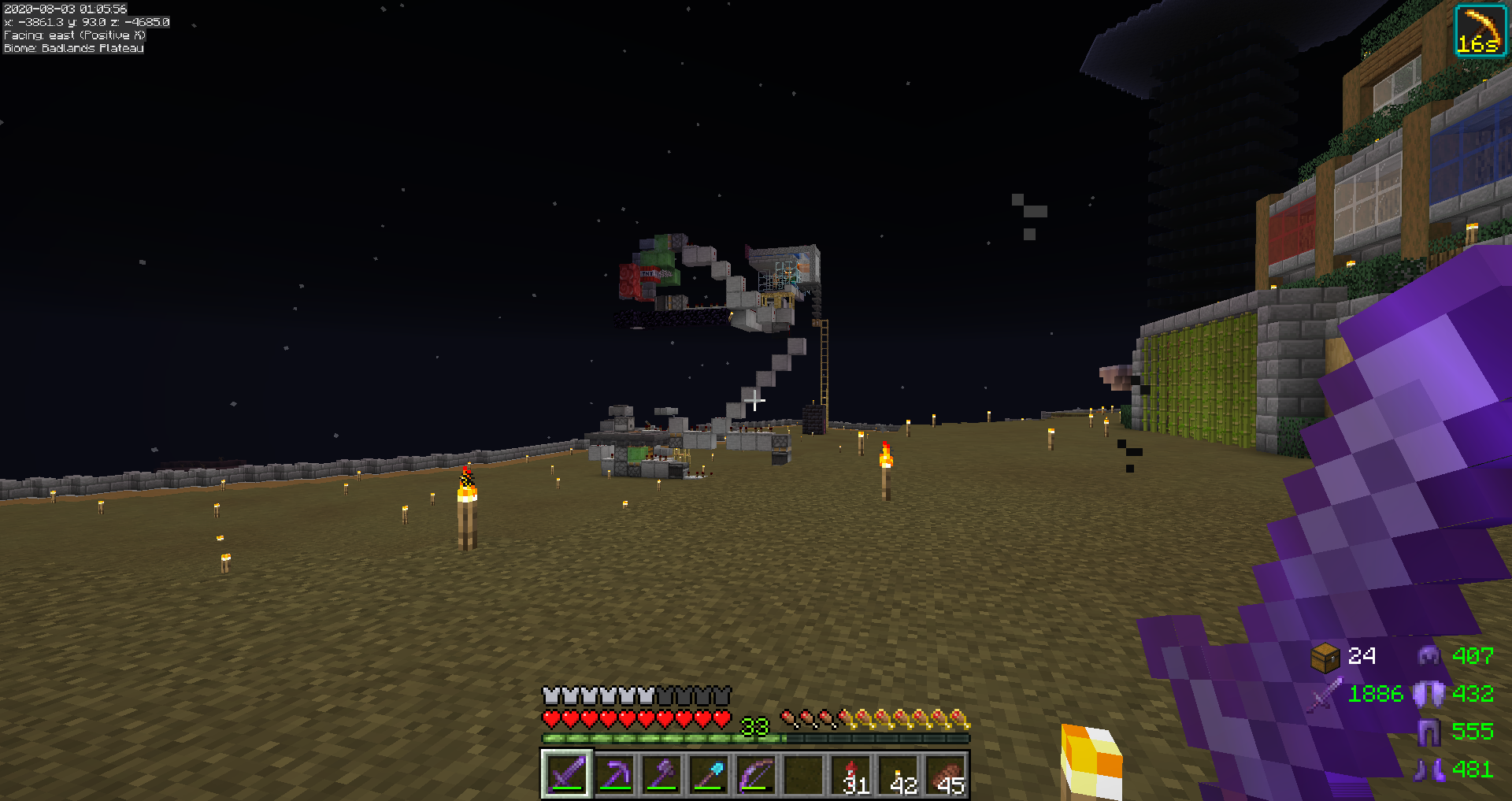The height and width of the screenshot is (801, 1512).
Task: Click the helmet durability icon
Action: (x=1429, y=655)
